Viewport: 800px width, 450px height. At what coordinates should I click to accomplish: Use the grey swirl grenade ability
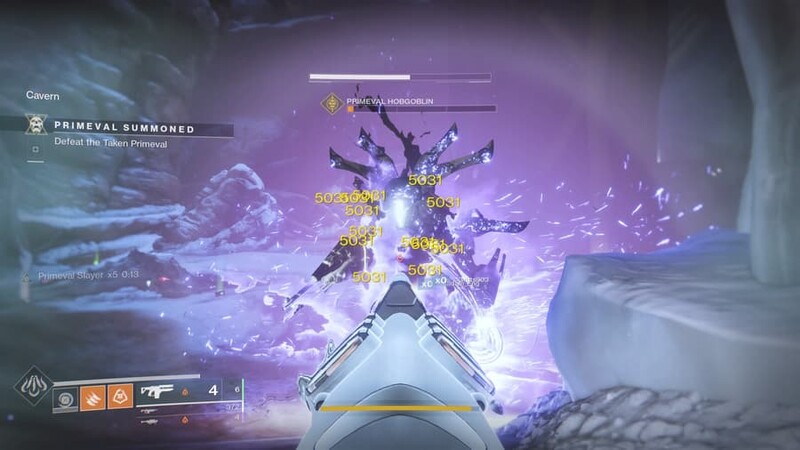pos(64,397)
